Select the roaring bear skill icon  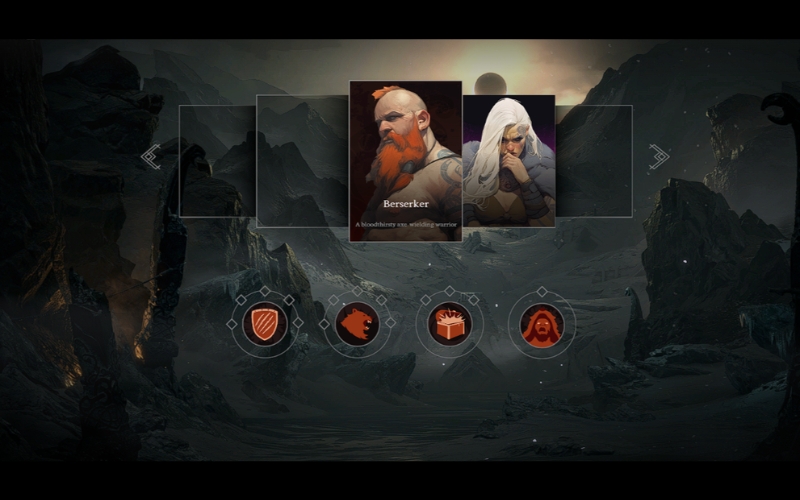click(357, 324)
